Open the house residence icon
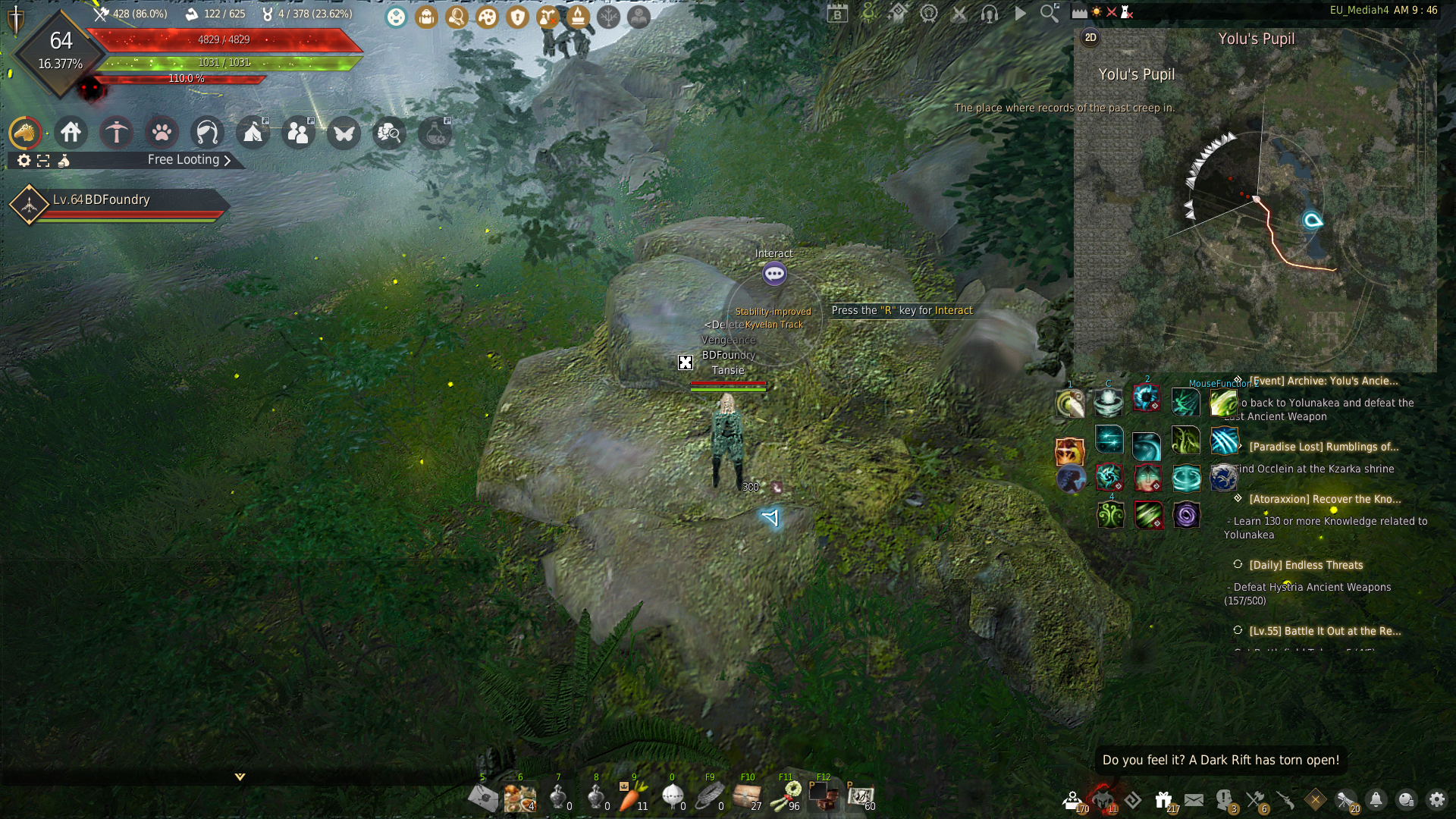The height and width of the screenshot is (819, 1456). (71, 133)
